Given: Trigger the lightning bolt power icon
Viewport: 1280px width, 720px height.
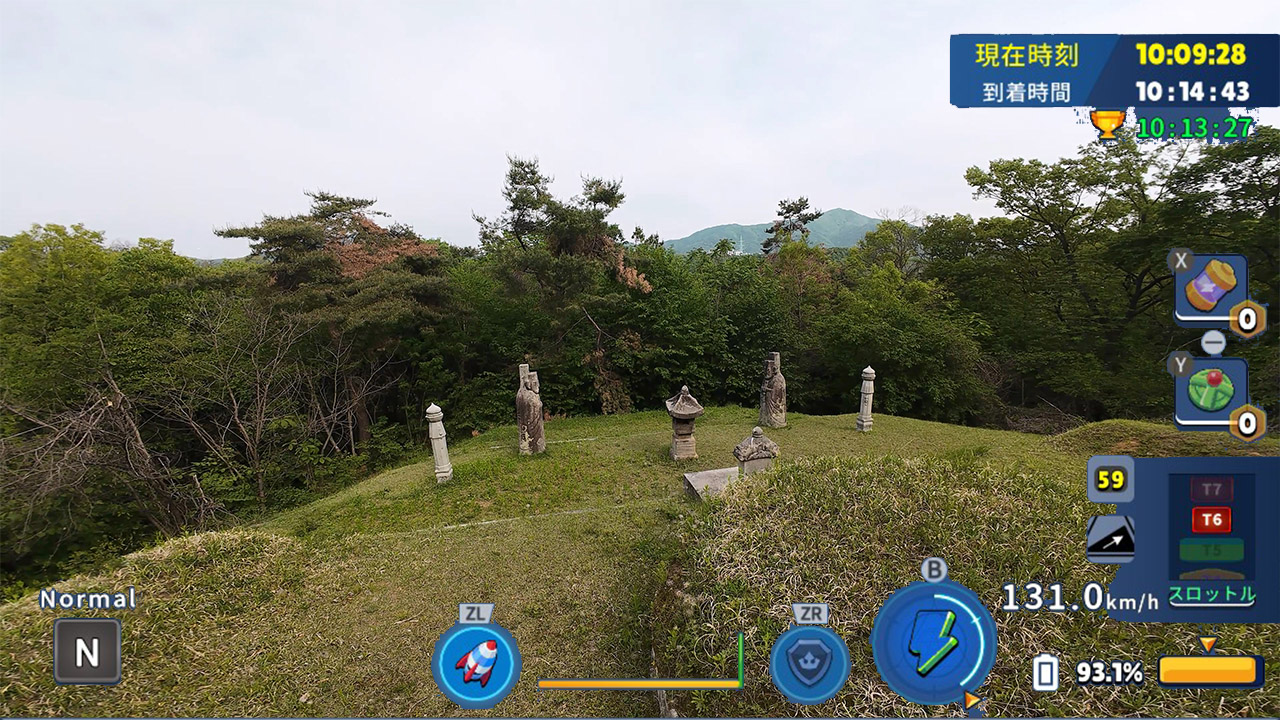Looking at the screenshot, I should 933,642.
